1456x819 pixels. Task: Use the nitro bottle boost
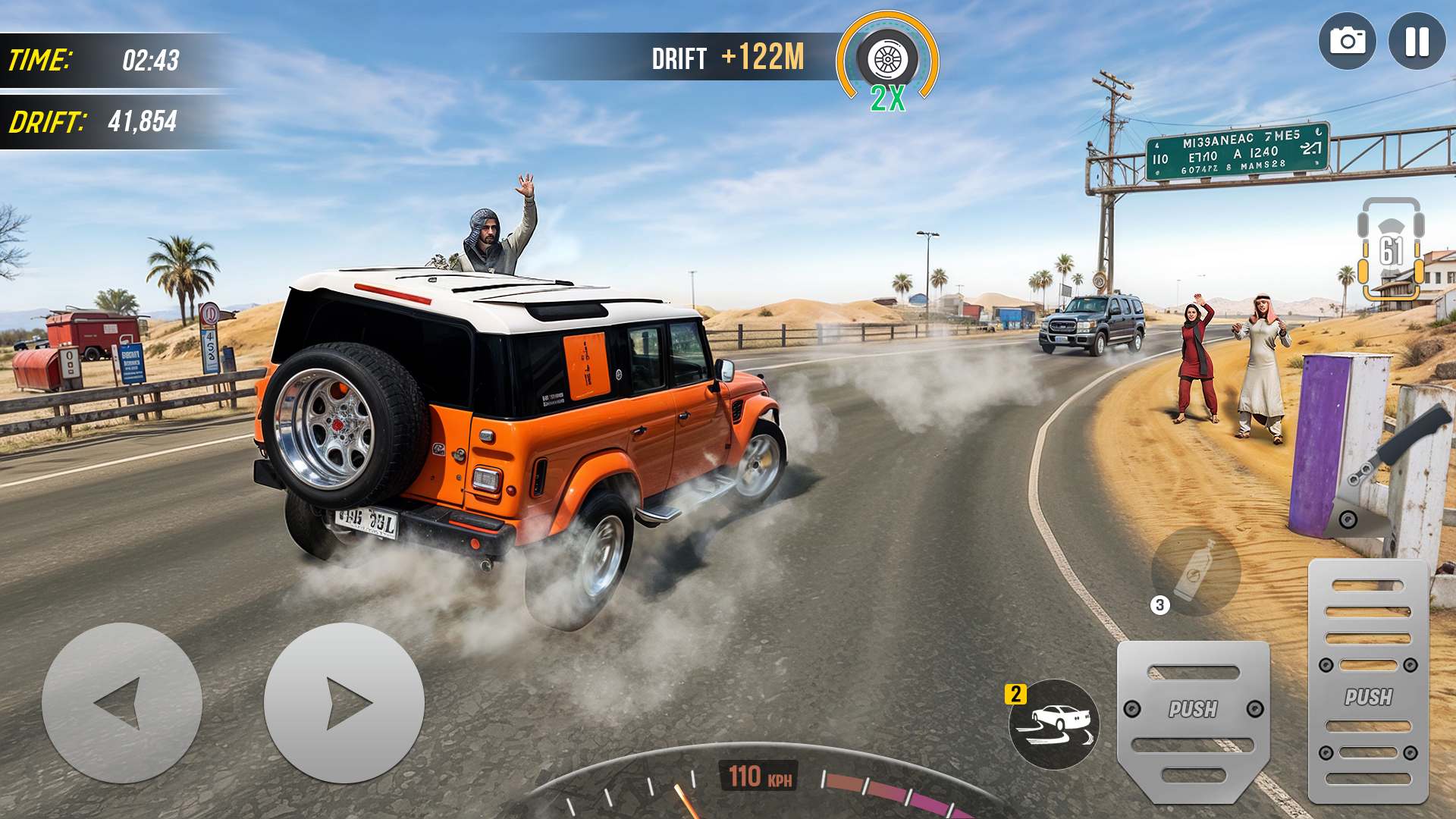[x=1196, y=571]
